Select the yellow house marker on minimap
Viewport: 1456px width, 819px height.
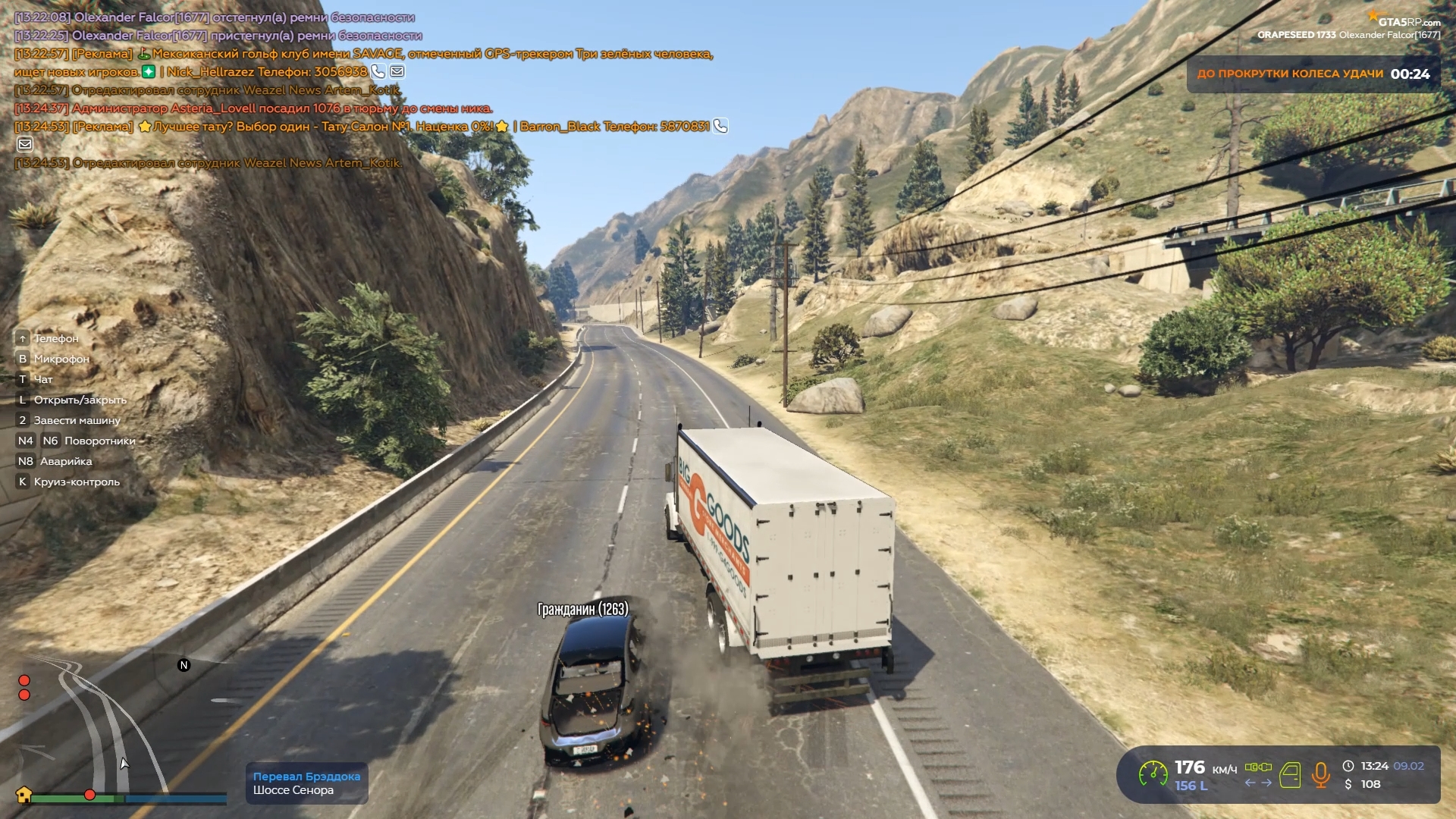(24, 795)
